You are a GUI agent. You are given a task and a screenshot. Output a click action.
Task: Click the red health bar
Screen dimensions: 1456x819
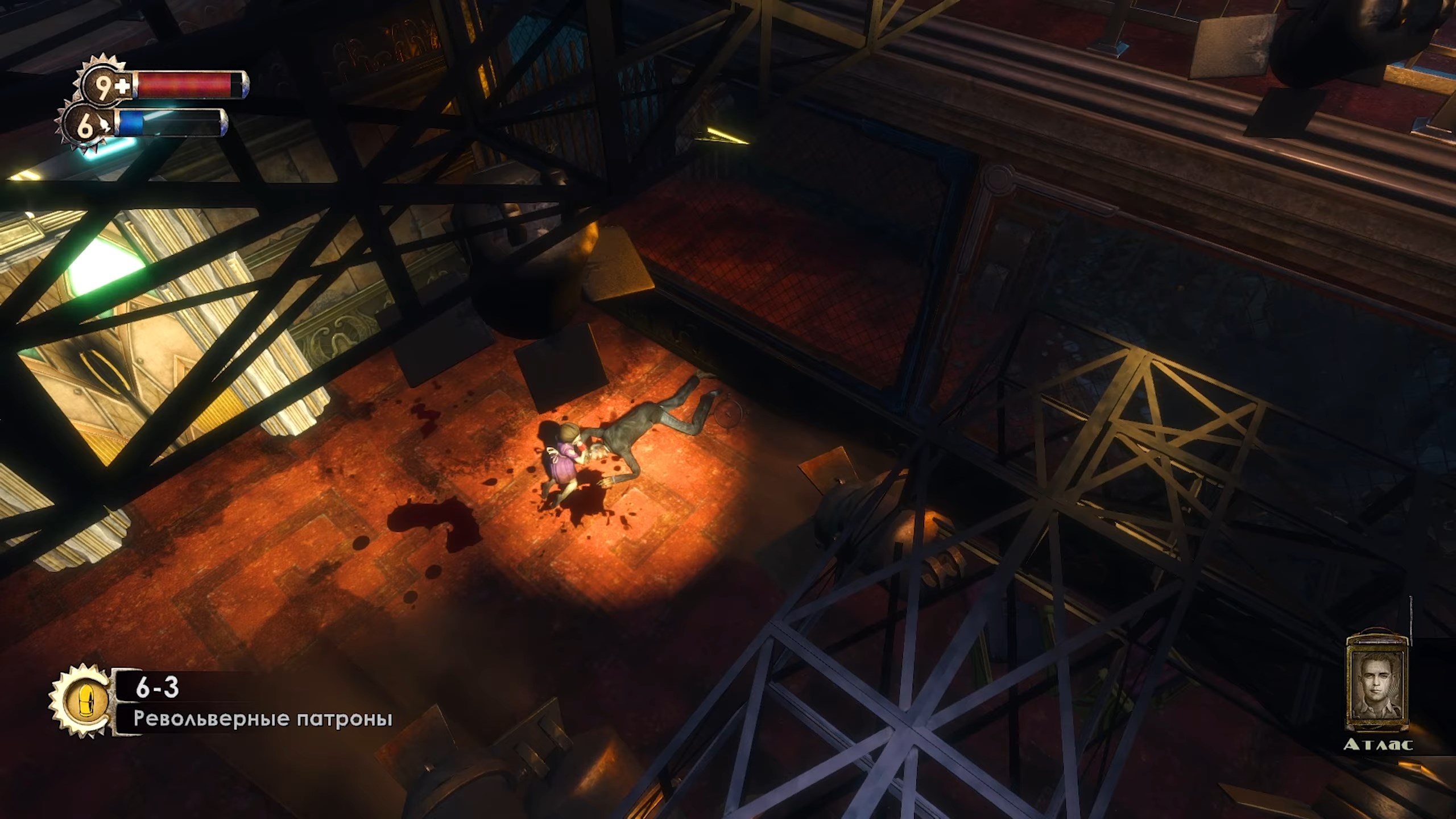(x=182, y=84)
